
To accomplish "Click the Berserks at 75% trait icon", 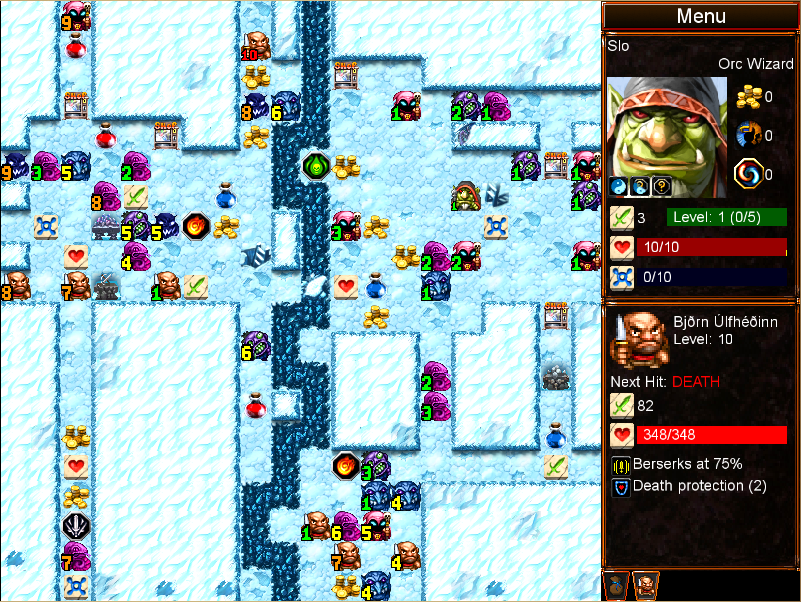I will tap(620, 464).
